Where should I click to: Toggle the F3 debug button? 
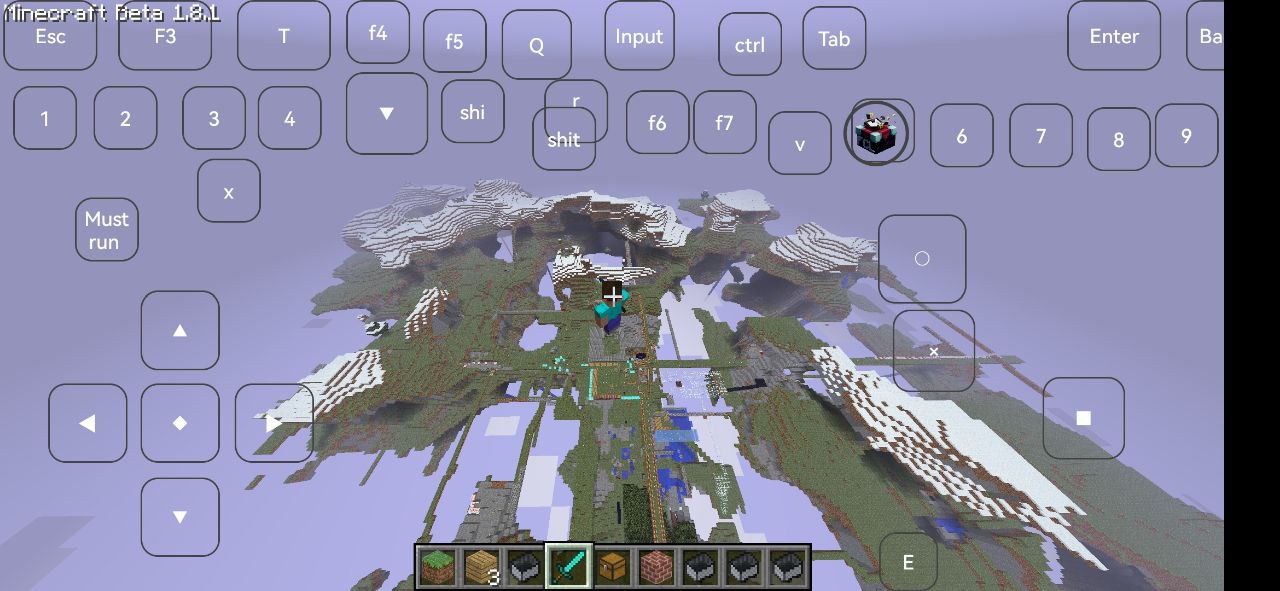(165, 37)
